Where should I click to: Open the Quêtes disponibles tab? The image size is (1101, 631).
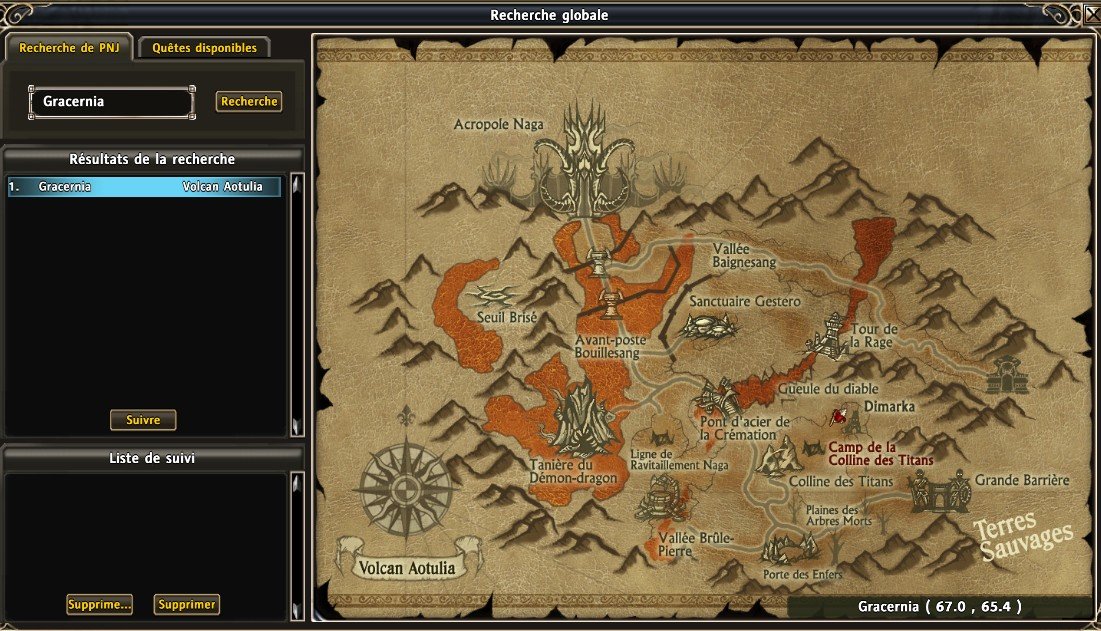204,48
